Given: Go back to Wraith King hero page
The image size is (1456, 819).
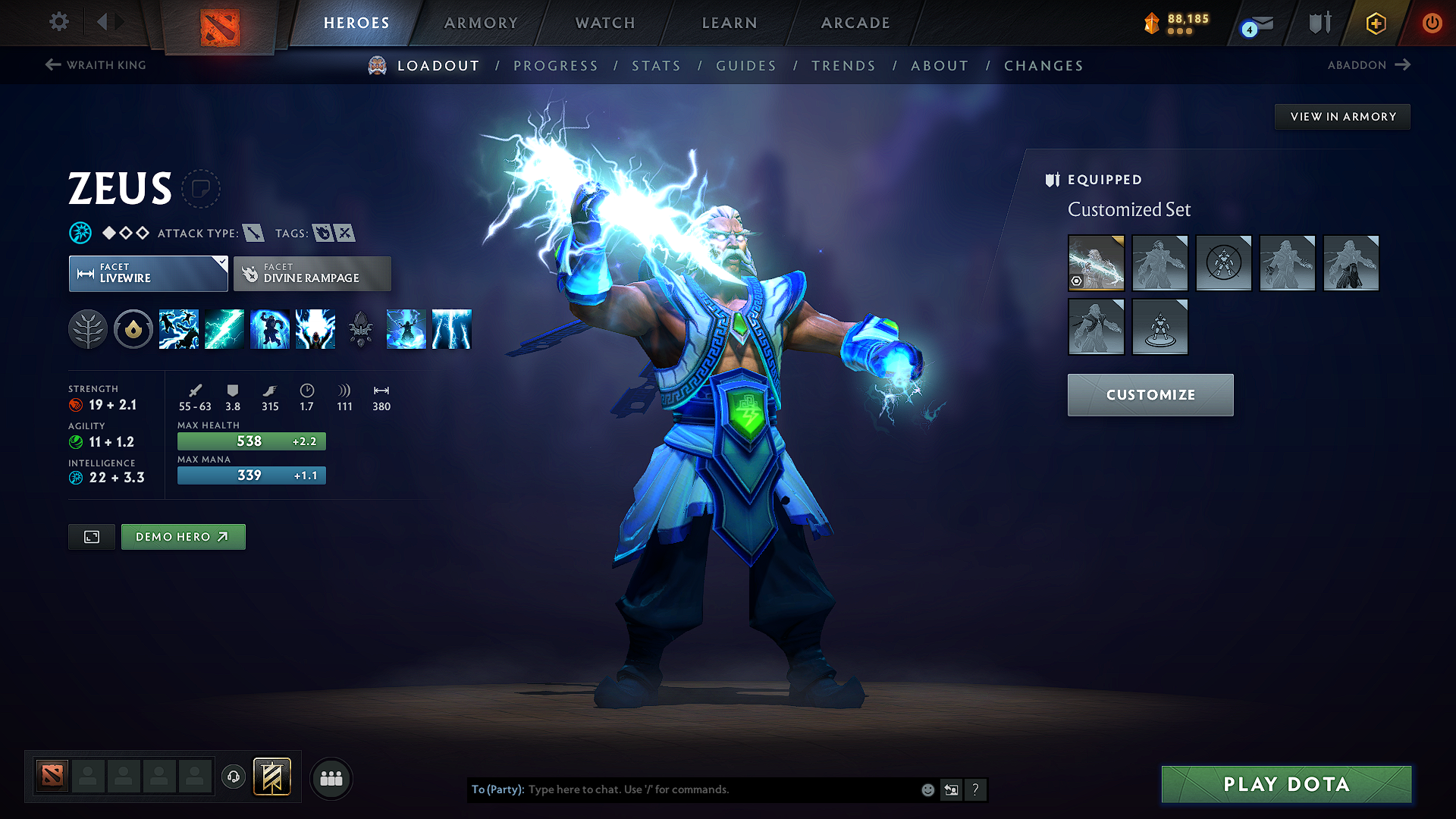Looking at the screenshot, I should [x=95, y=65].
